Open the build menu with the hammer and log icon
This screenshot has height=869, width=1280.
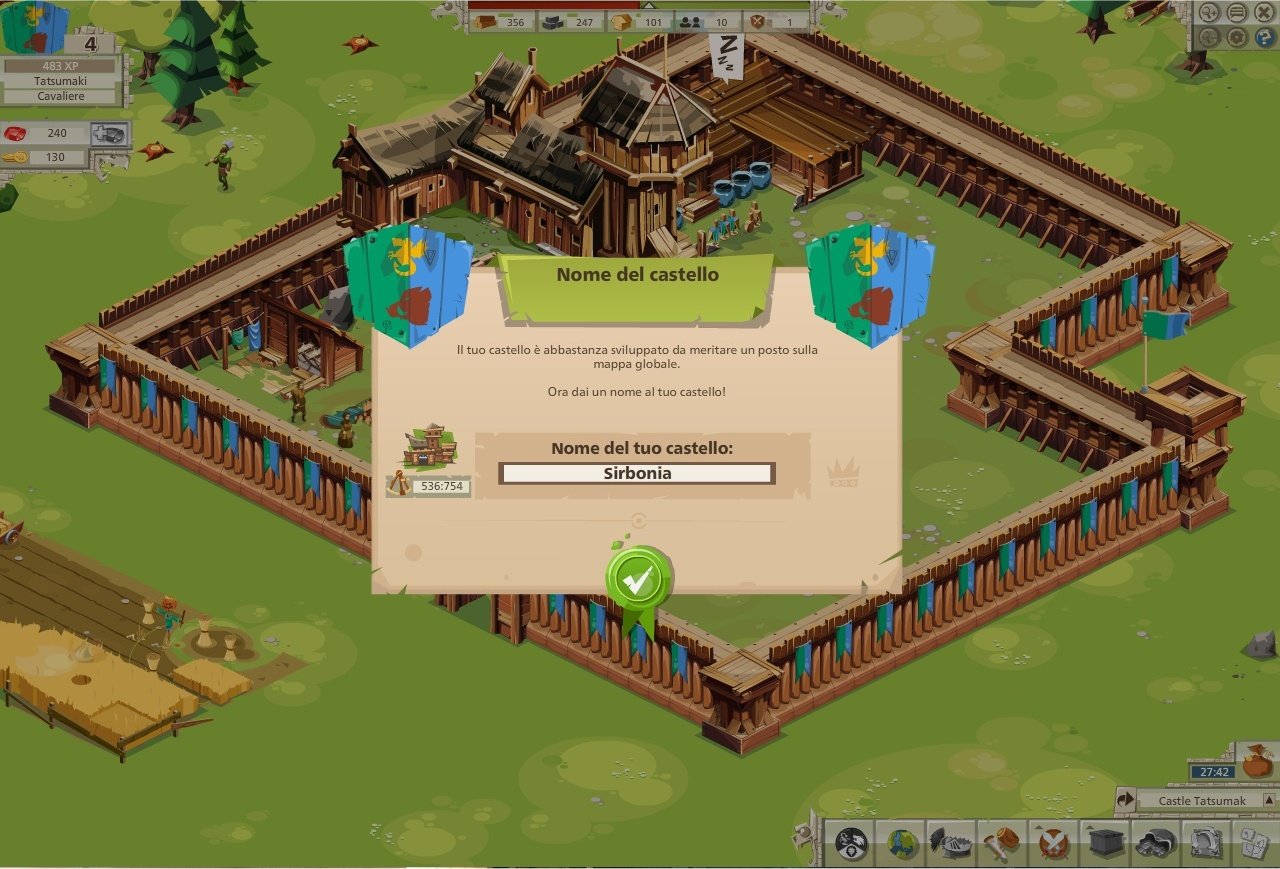point(1000,843)
